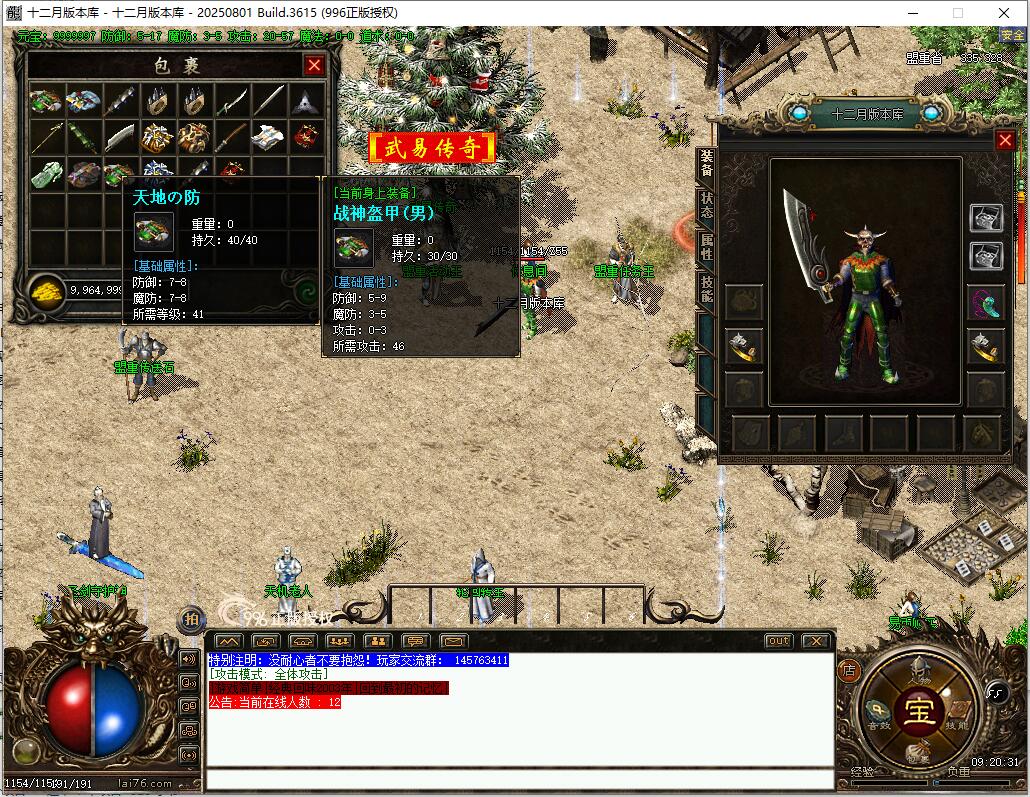Select the grey shuriken in the bag
The width and height of the screenshot is (1030, 797).
(305, 101)
